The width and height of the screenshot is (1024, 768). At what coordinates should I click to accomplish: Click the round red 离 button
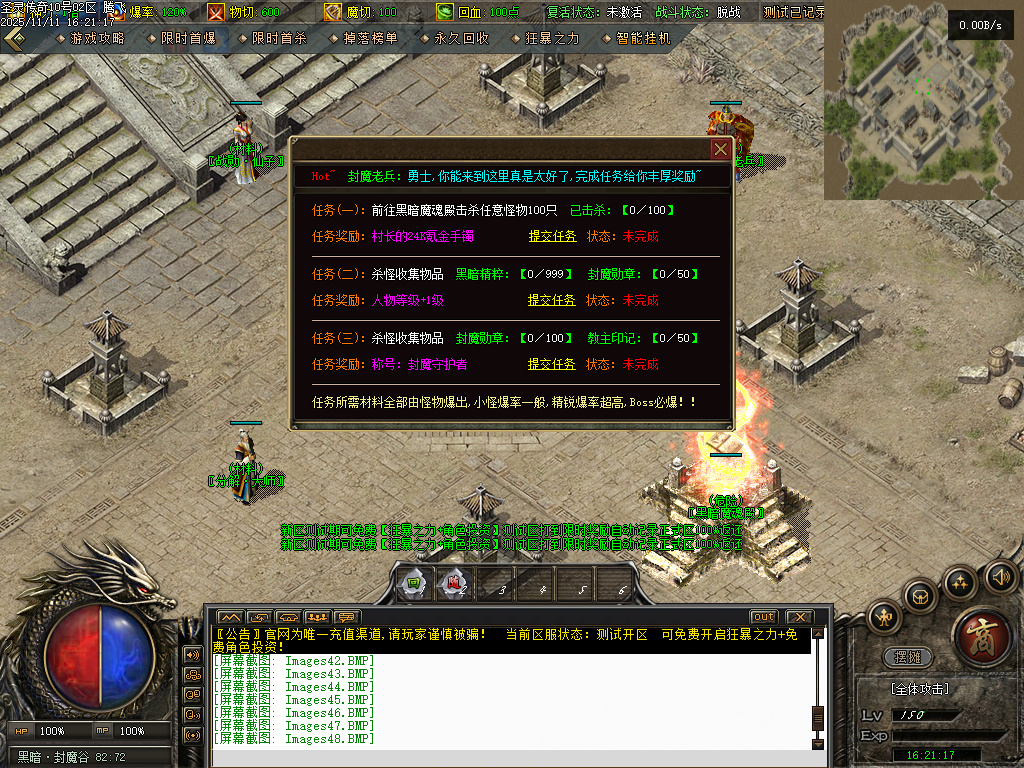(984, 633)
